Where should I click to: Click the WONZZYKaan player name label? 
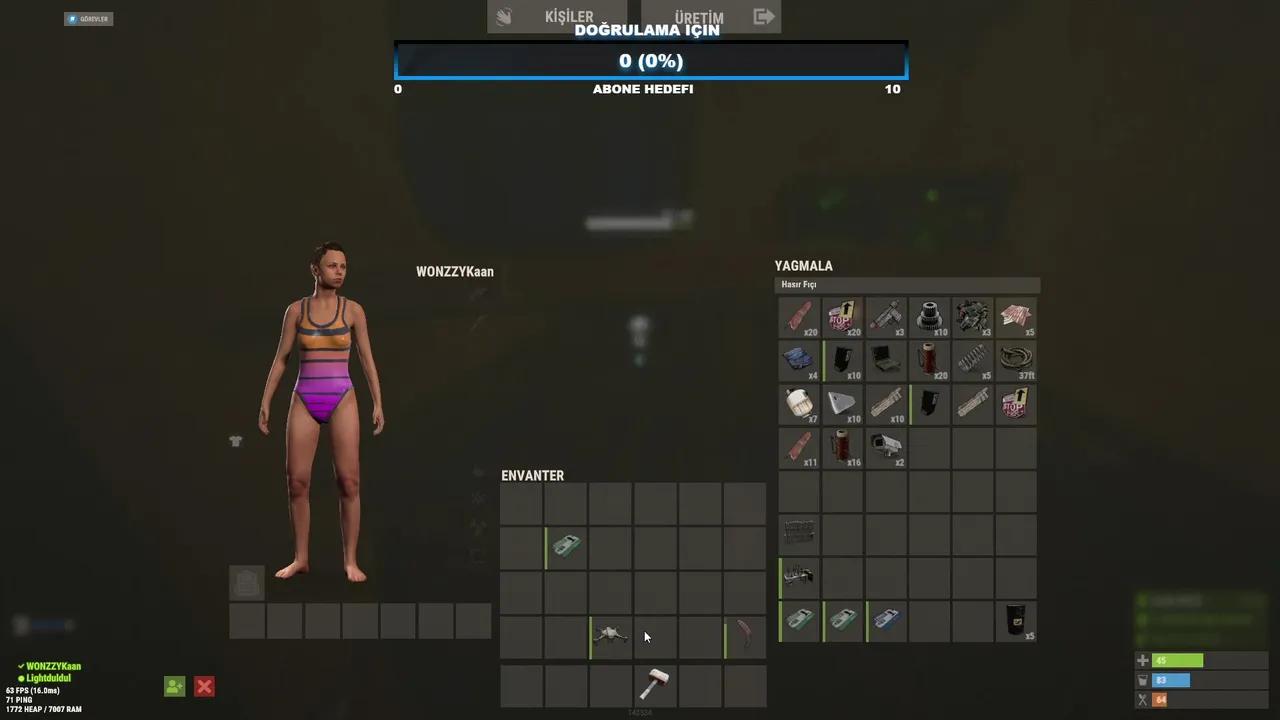[x=455, y=271]
